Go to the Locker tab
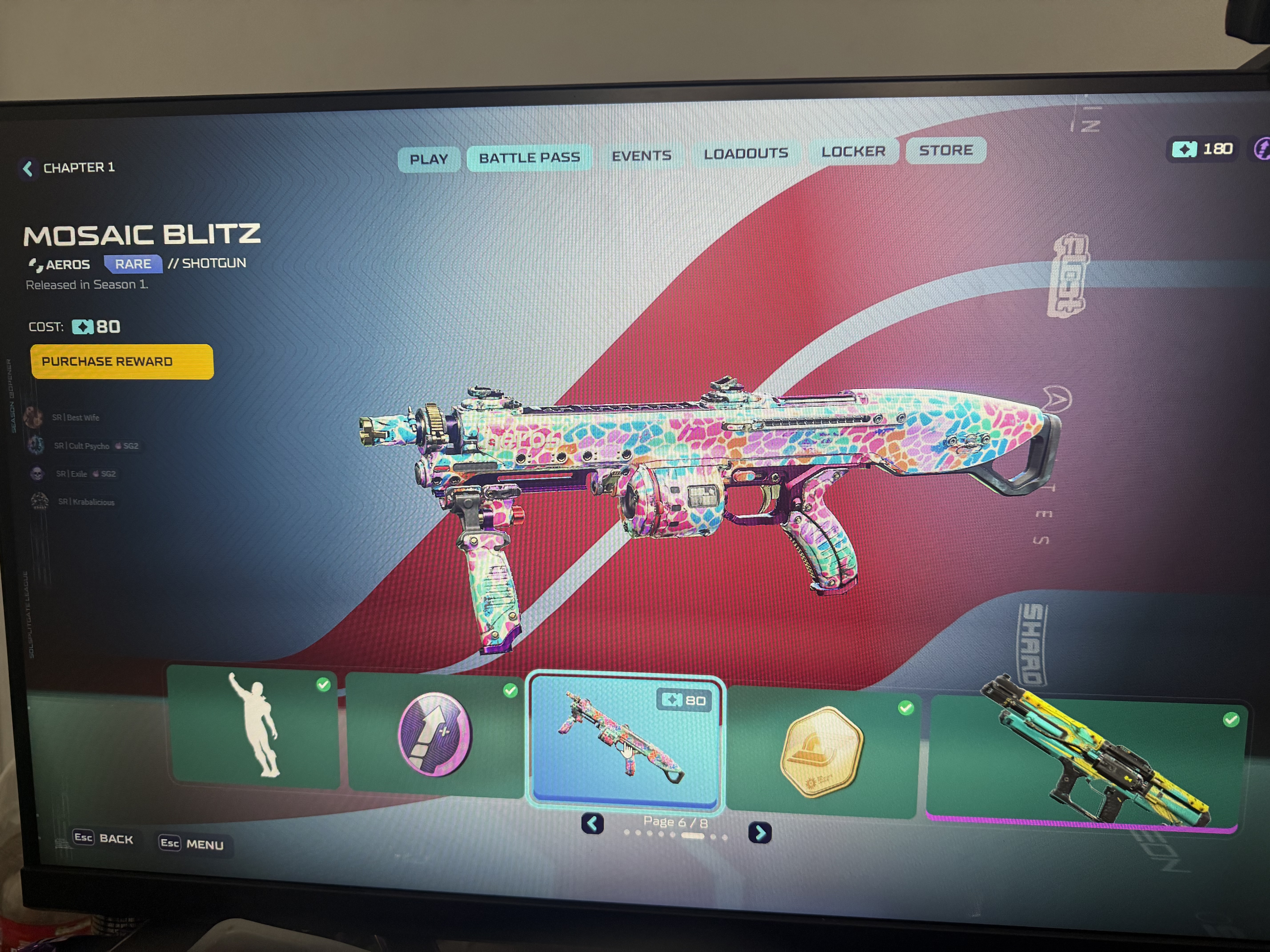Viewport: 1270px width, 952px height. pyautogui.click(x=853, y=152)
